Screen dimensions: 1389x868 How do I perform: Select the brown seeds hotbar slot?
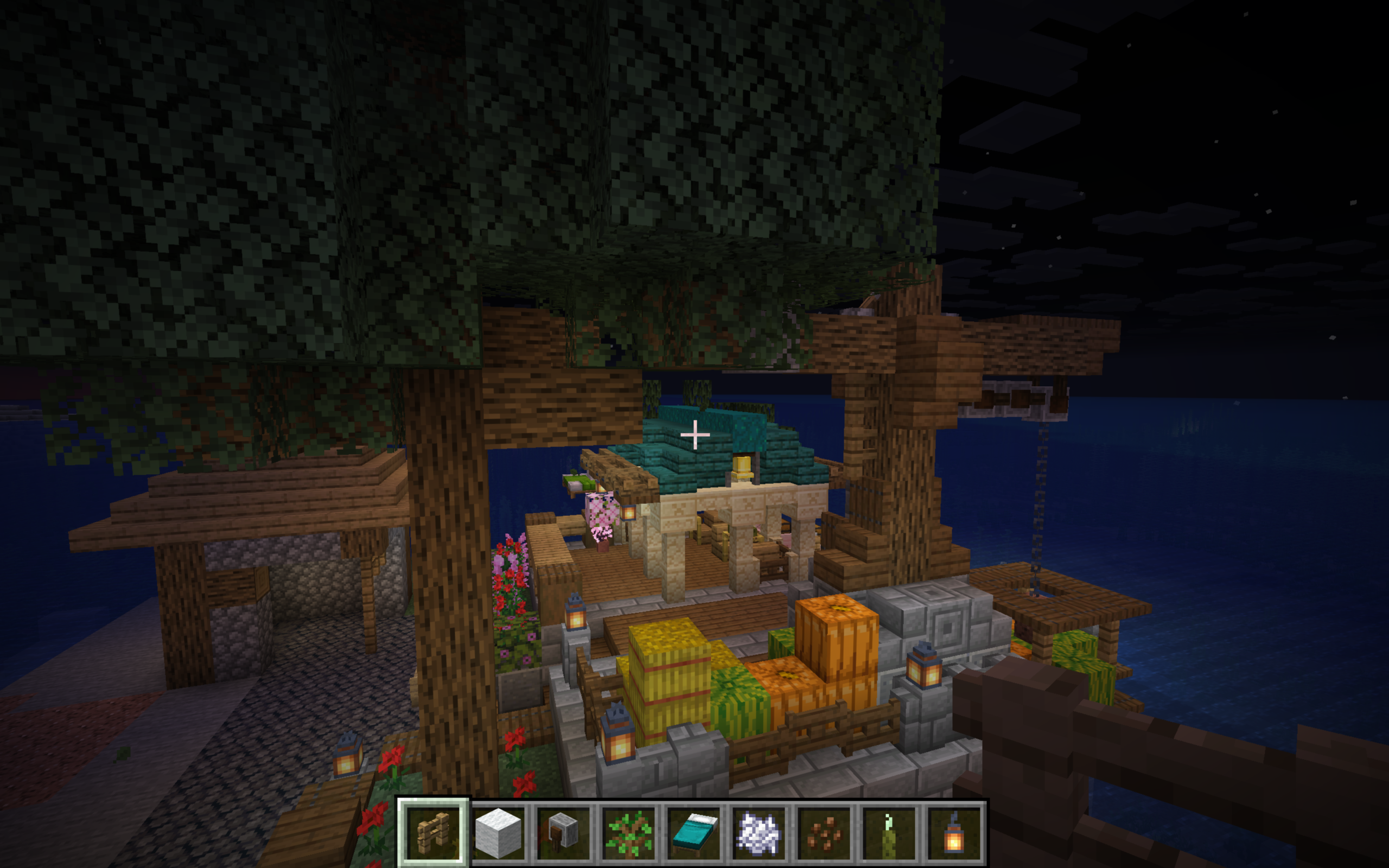(x=824, y=832)
